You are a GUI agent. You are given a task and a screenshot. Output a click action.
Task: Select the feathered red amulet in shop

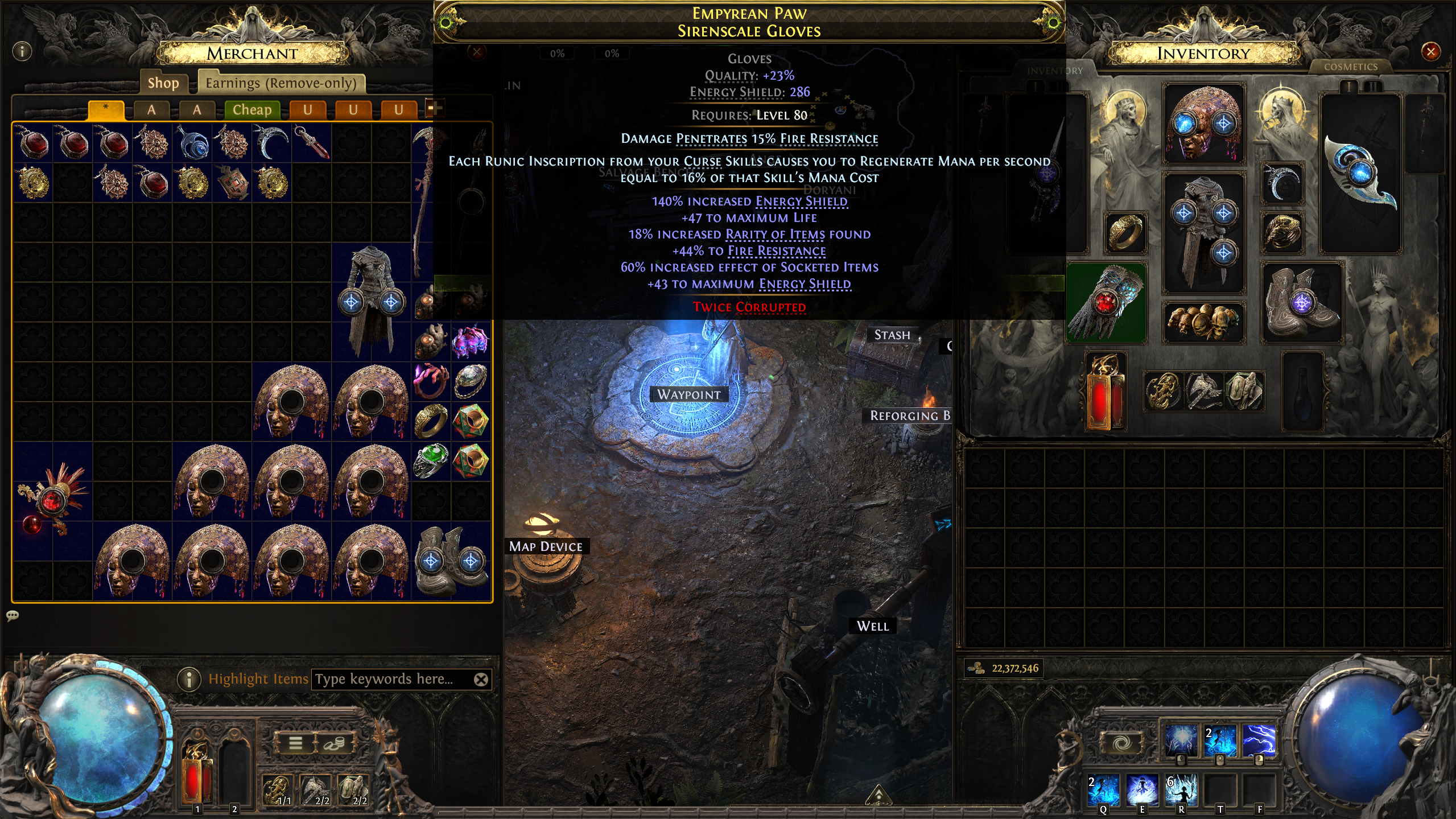52,501
